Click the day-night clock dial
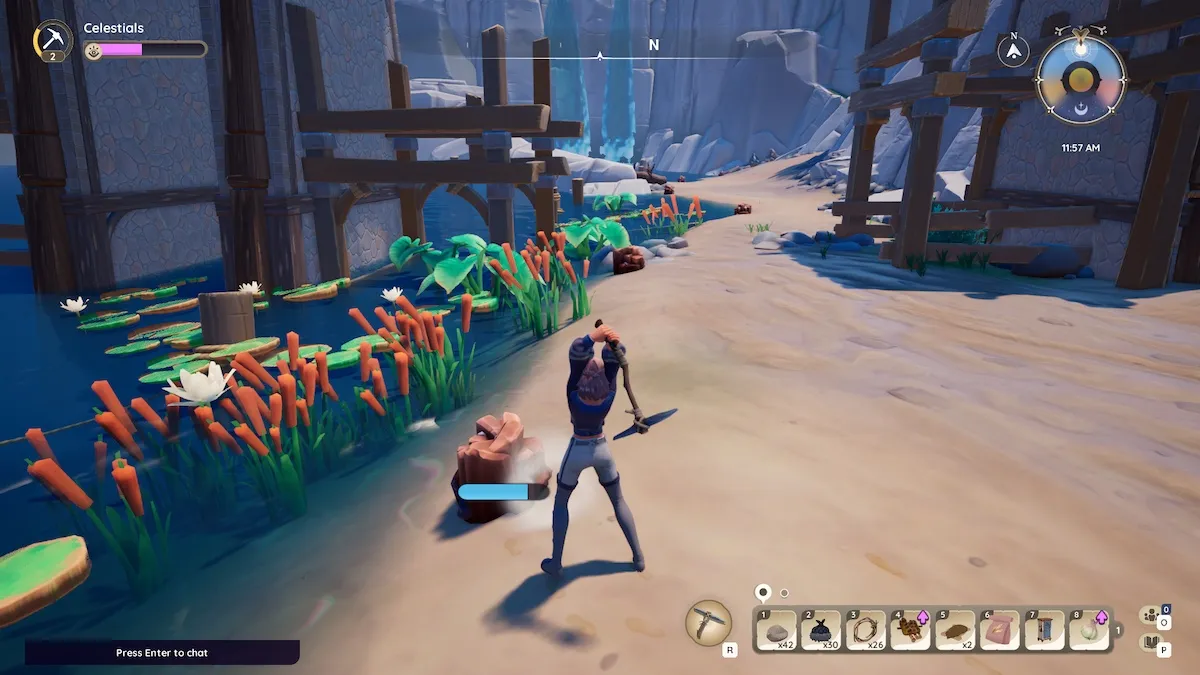The height and width of the screenshot is (675, 1200). click(1081, 80)
